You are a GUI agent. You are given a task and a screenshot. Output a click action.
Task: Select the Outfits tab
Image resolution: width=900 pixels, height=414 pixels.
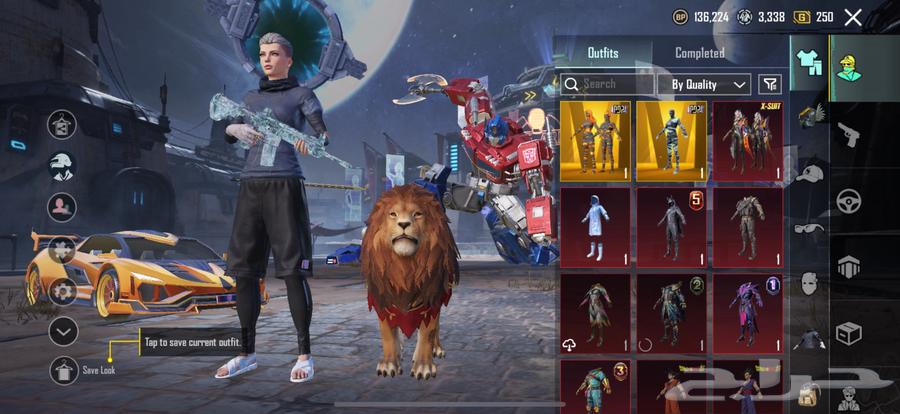tap(602, 53)
